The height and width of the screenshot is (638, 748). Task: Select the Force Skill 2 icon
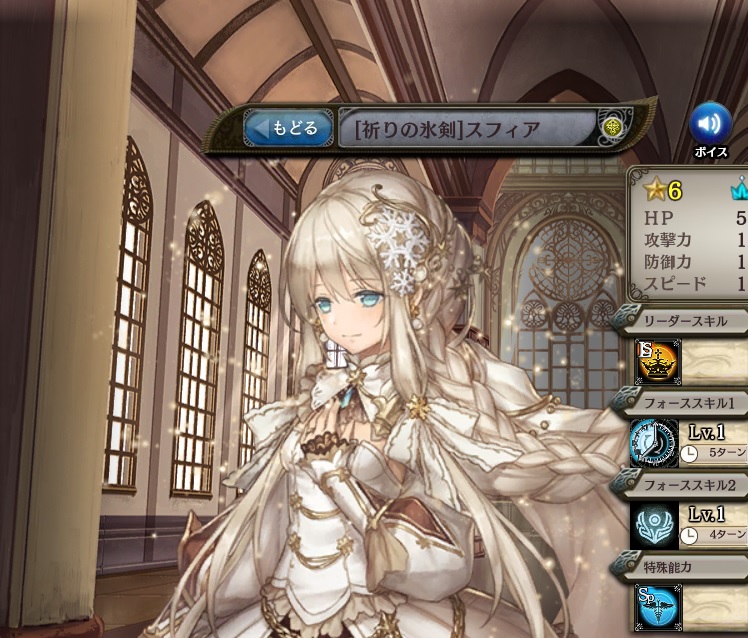pos(654,524)
